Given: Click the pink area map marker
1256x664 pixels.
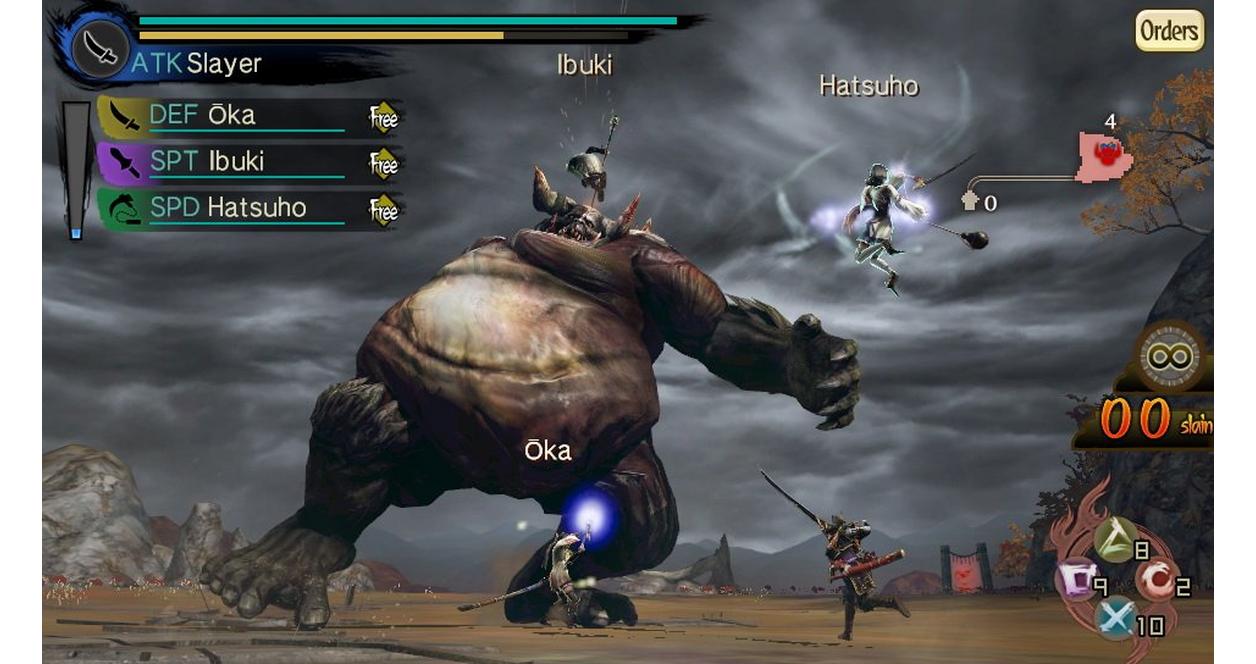Looking at the screenshot, I should coord(1104,157).
